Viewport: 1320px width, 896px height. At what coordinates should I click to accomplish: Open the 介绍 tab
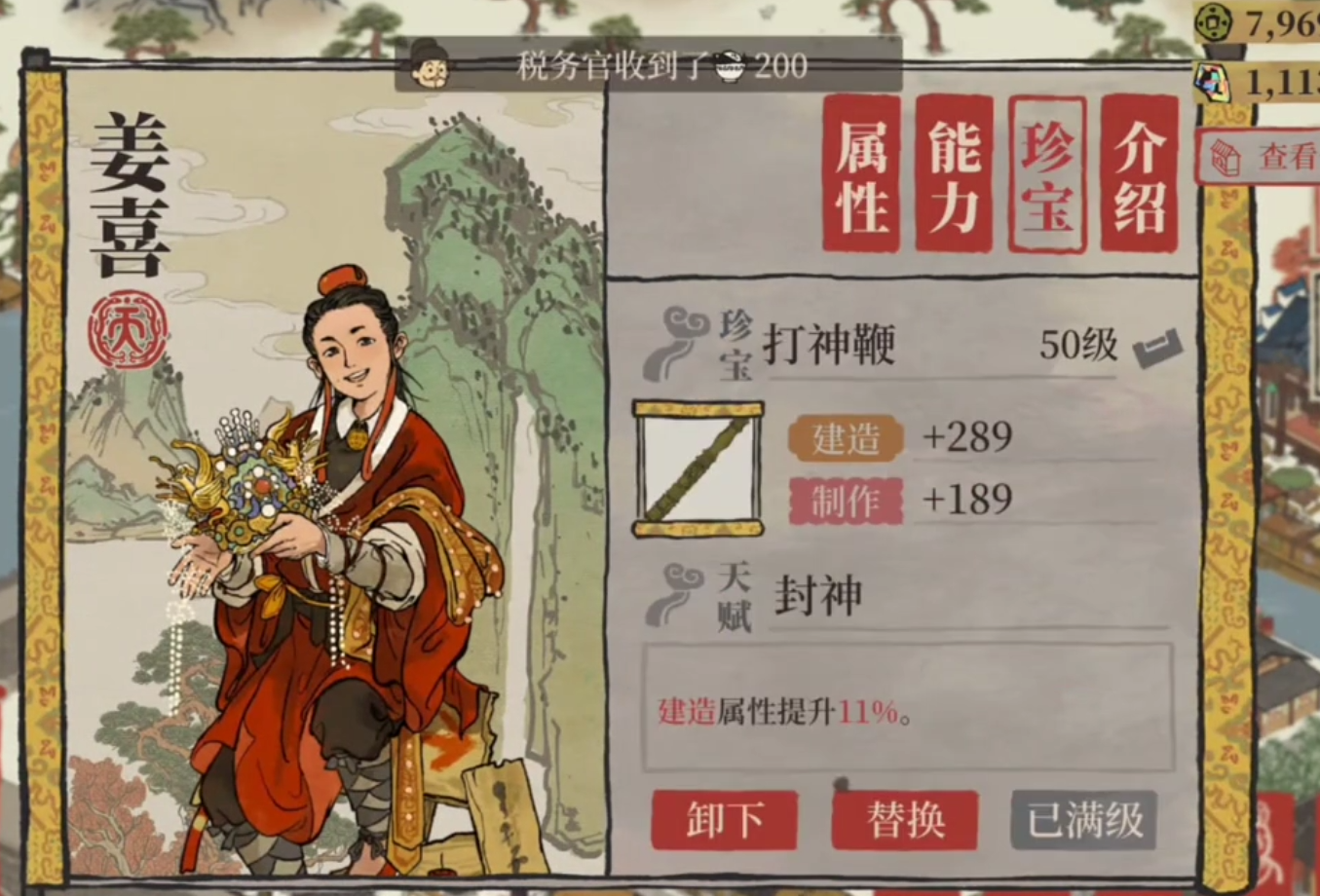coord(1136,172)
